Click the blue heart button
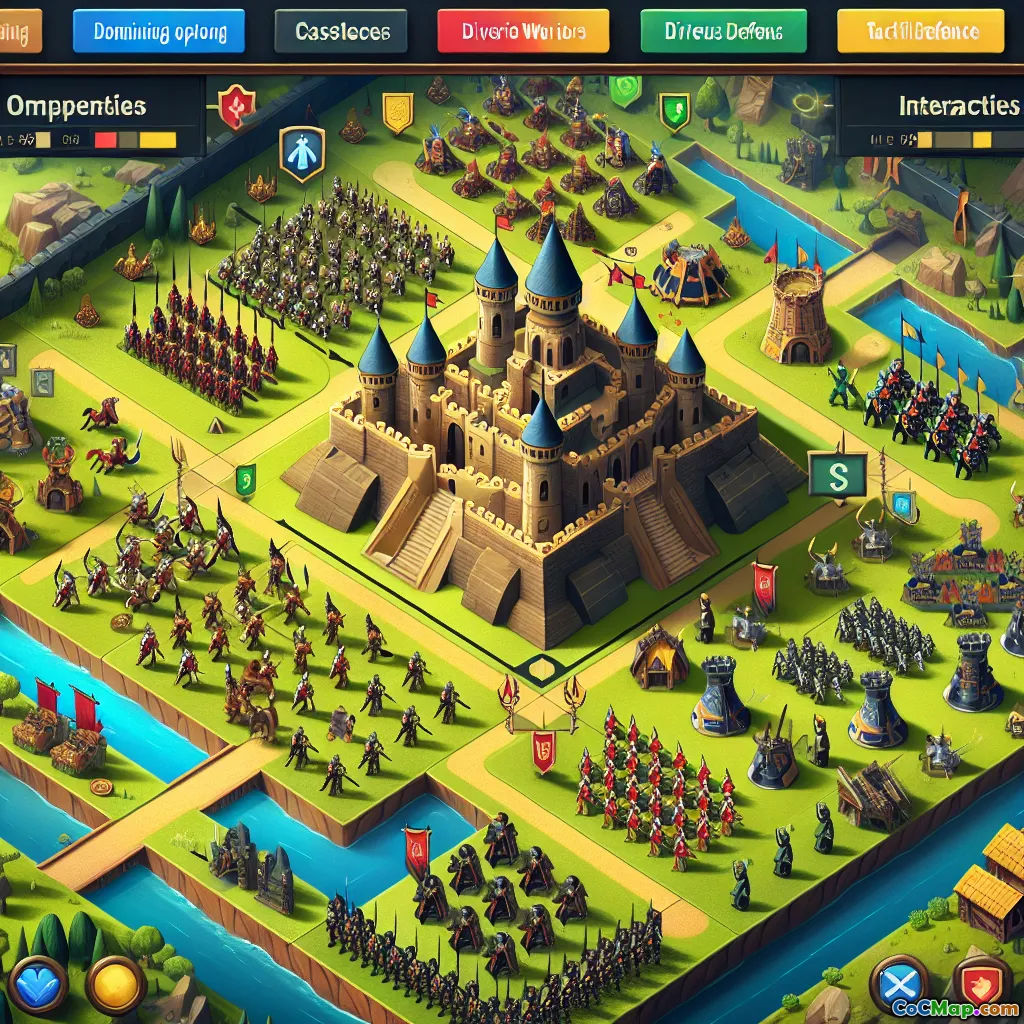The height and width of the screenshot is (1024, 1024). point(39,983)
